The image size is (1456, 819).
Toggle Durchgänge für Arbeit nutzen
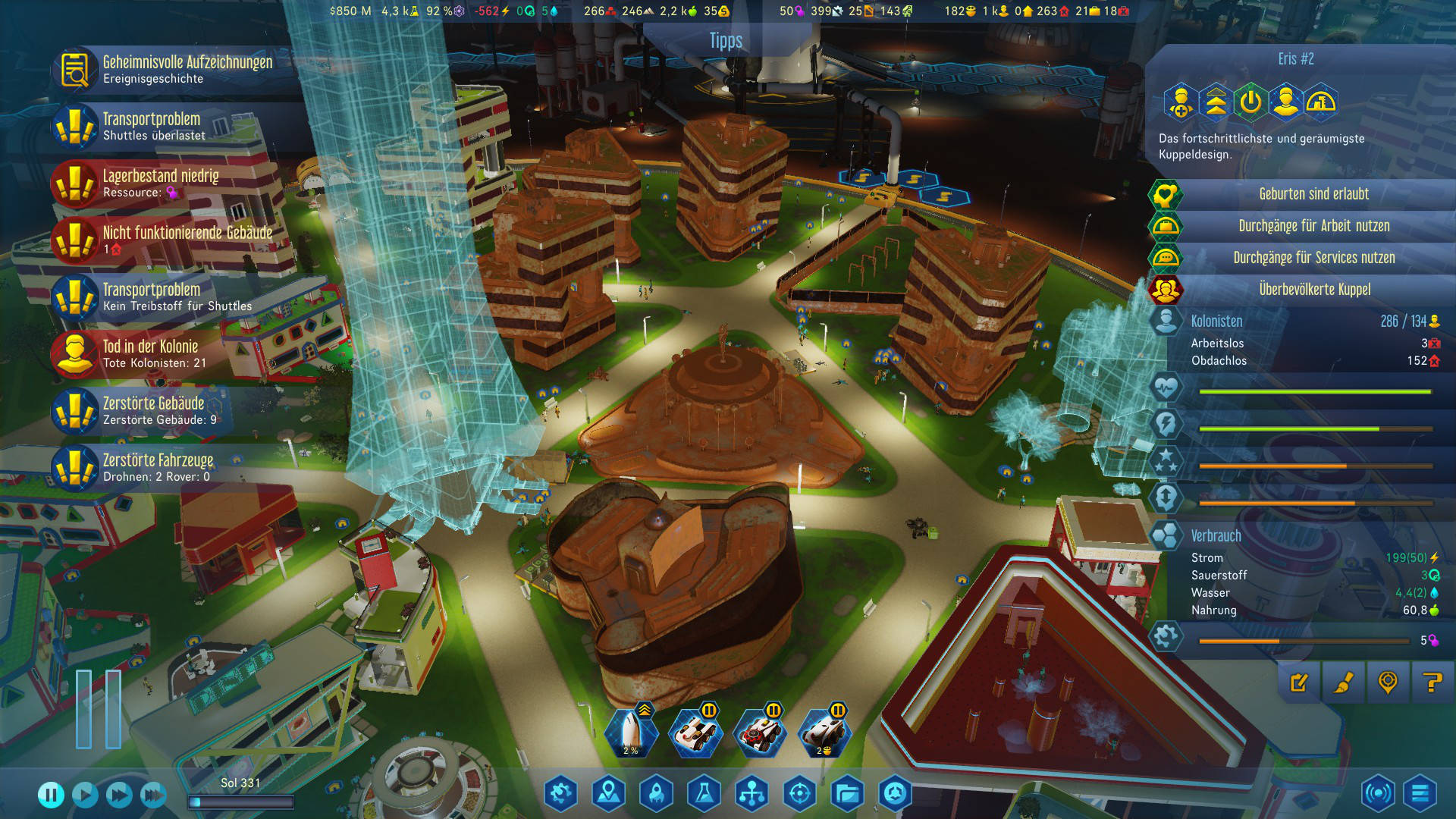click(x=1313, y=226)
